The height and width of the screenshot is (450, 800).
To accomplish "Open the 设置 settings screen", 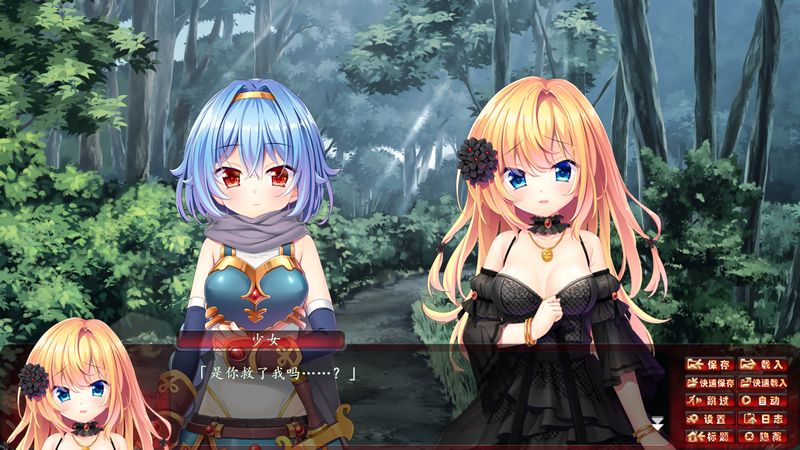I will [x=711, y=419].
